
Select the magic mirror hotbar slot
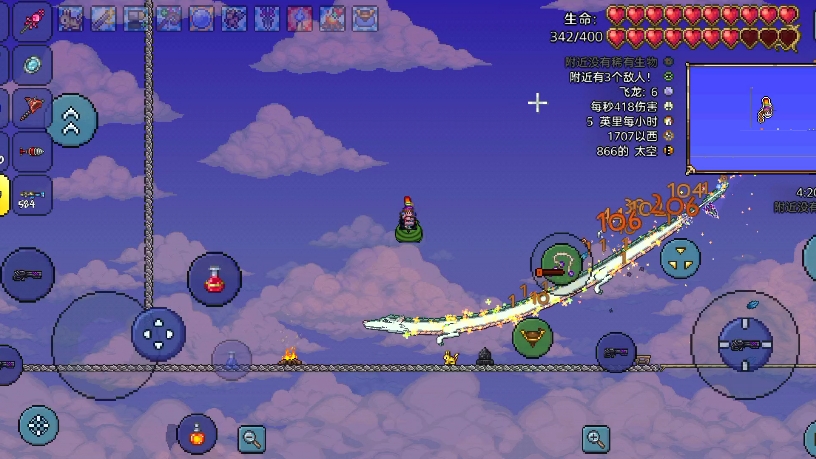[x=30, y=64]
